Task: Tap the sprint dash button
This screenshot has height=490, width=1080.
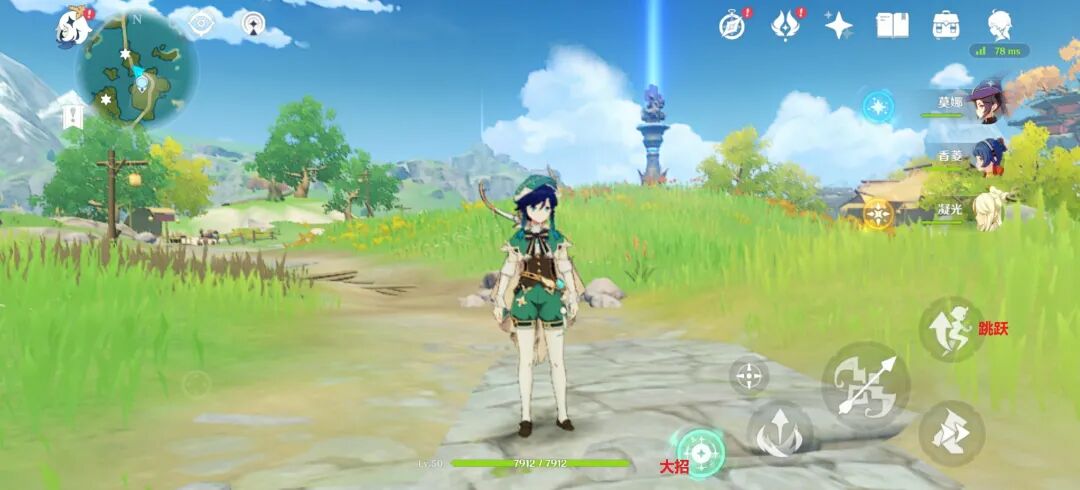Action: pos(951,433)
